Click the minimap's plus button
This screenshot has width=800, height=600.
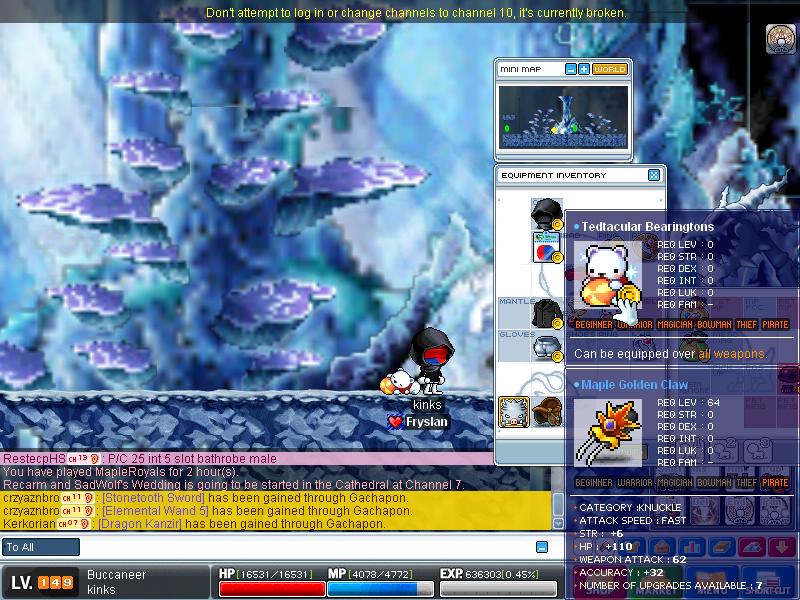coord(584,69)
